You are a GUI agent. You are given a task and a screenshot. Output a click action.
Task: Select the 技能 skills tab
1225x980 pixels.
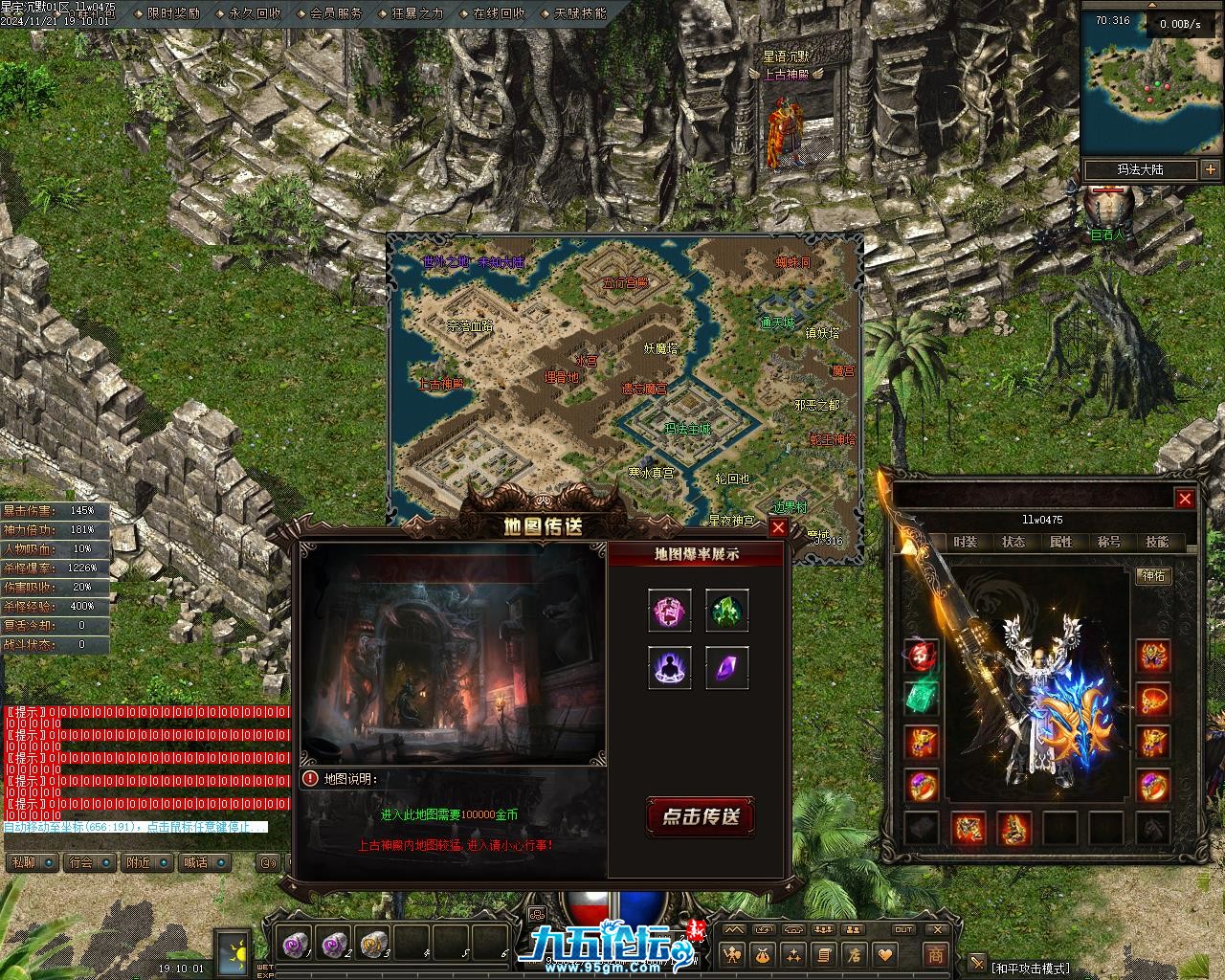tap(1157, 542)
